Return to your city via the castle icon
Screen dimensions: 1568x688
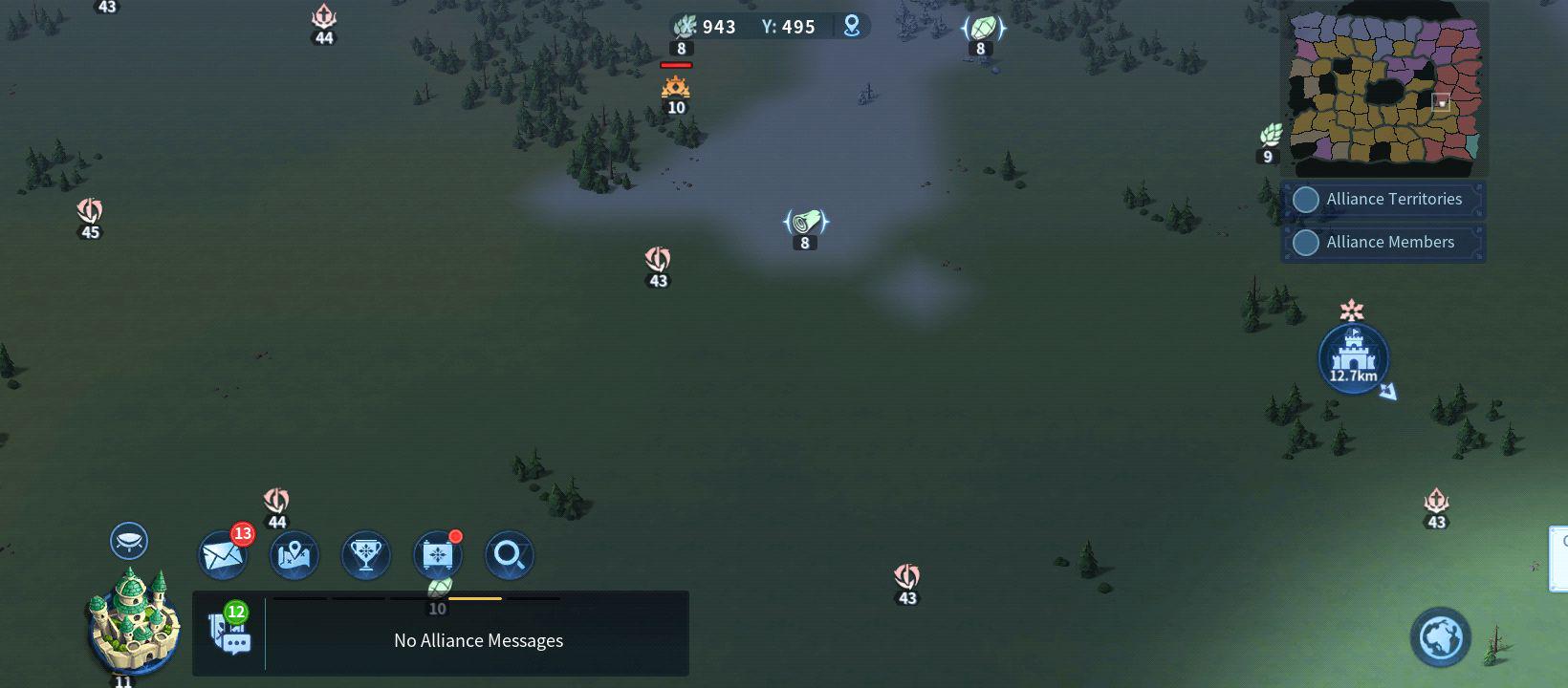133,621
